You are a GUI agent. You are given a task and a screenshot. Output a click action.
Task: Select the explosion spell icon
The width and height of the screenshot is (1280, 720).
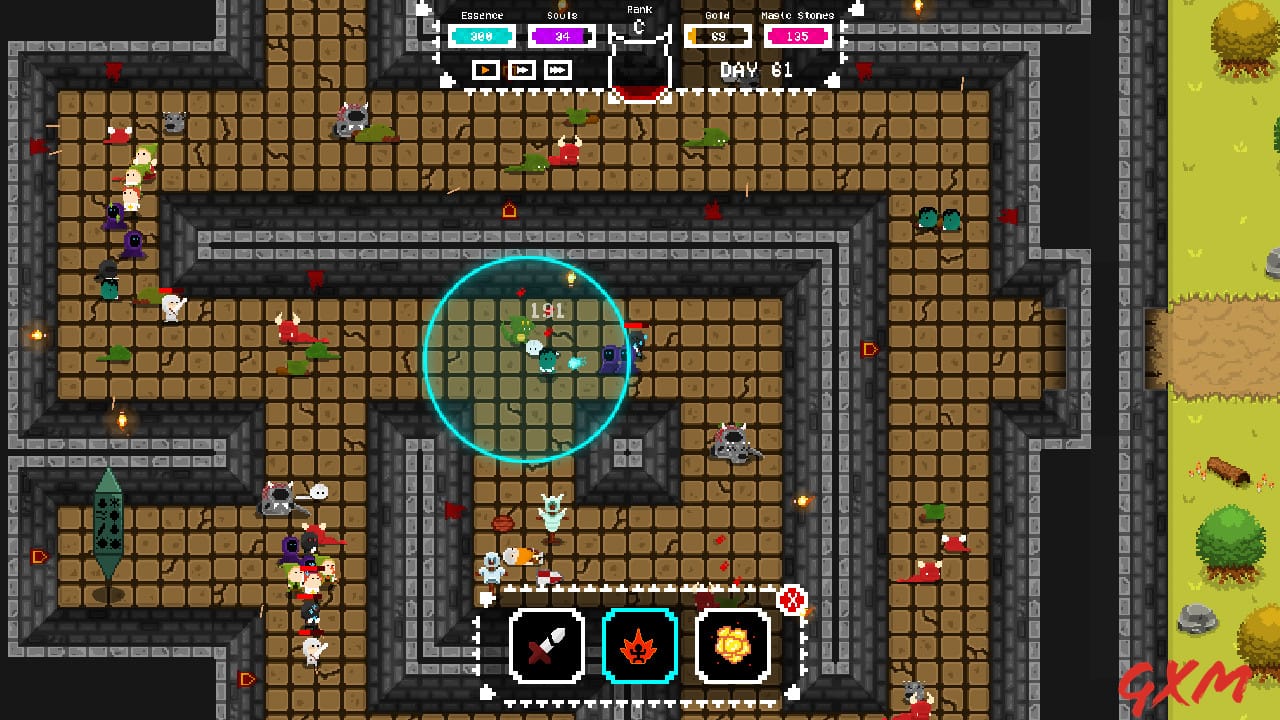pyautogui.click(x=733, y=646)
